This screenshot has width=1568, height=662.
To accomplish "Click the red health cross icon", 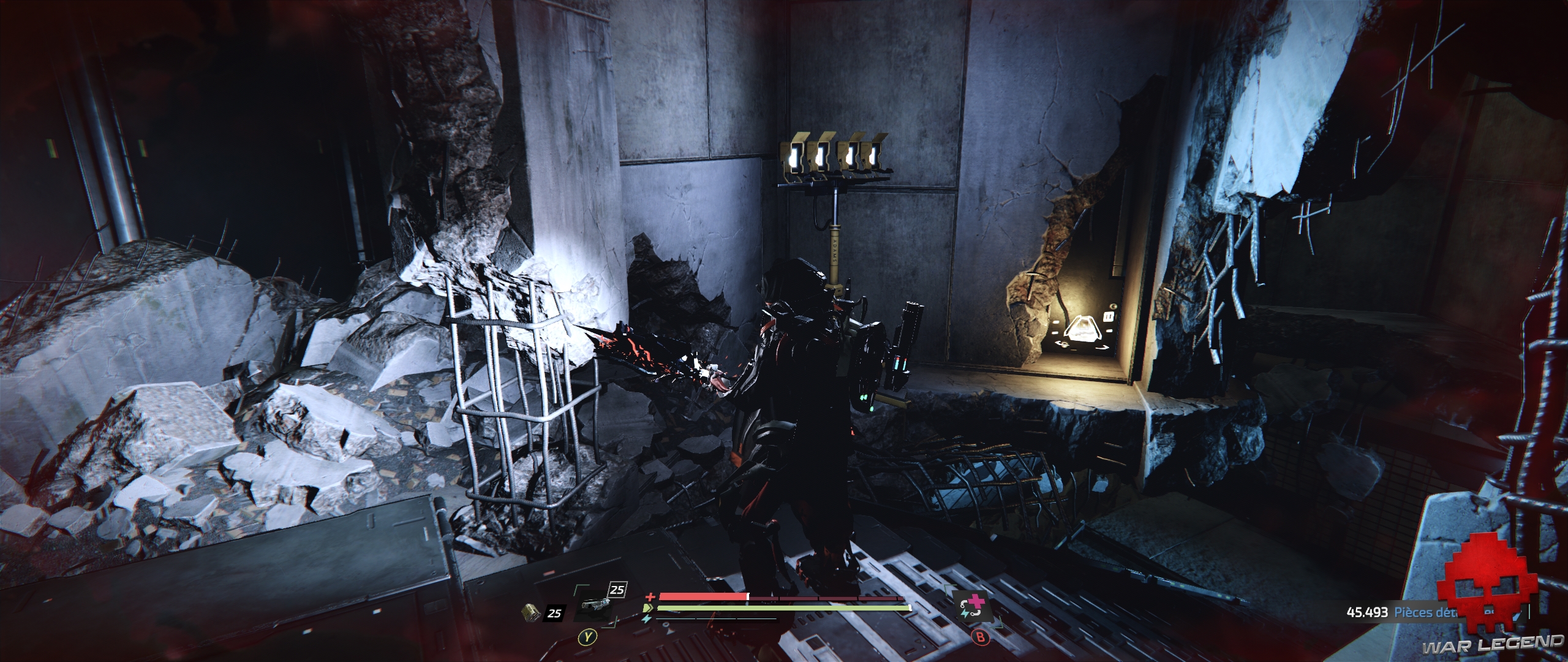I will coord(649,596).
